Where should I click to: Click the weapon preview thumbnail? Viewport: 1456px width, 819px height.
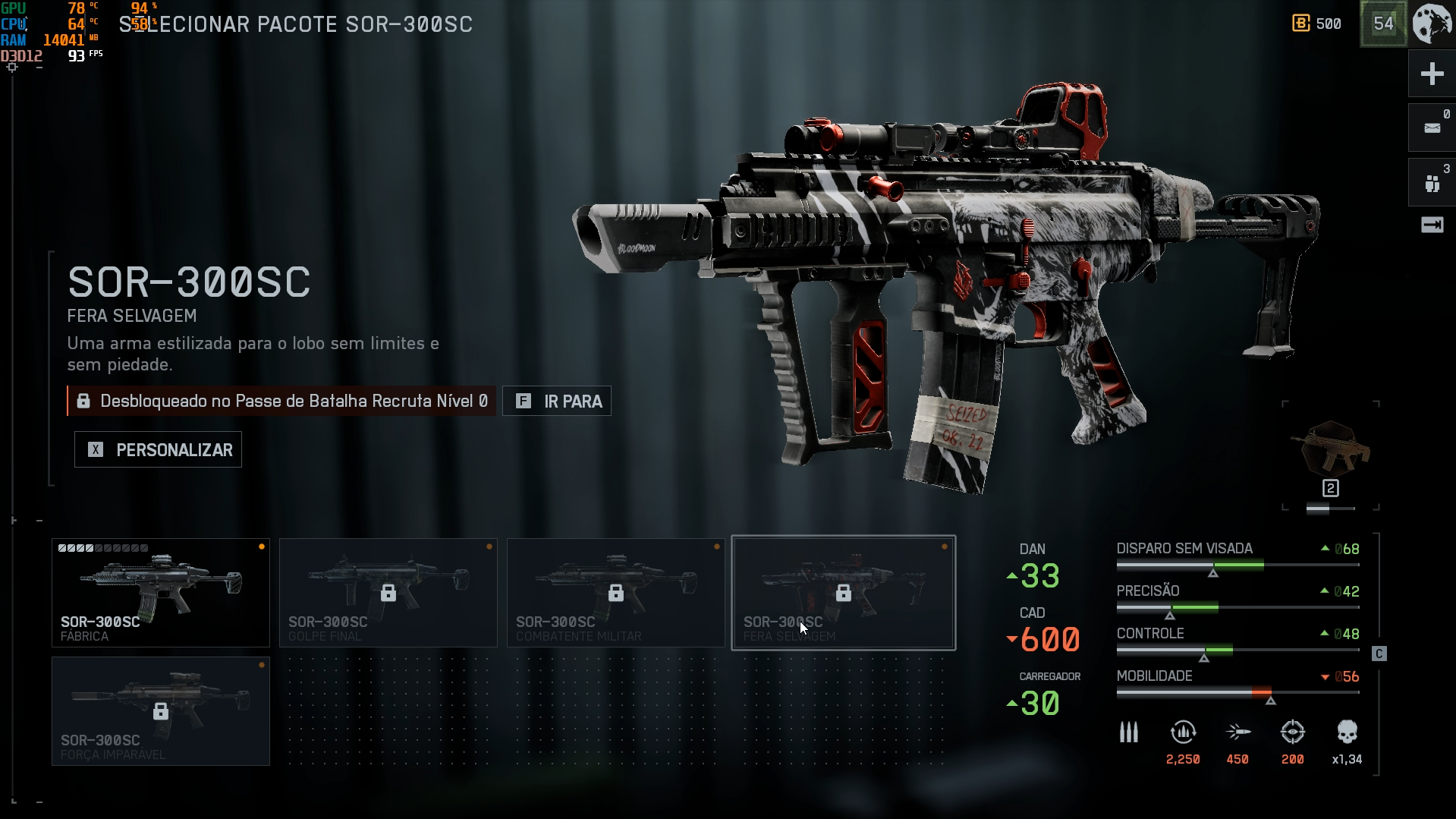tap(1331, 449)
